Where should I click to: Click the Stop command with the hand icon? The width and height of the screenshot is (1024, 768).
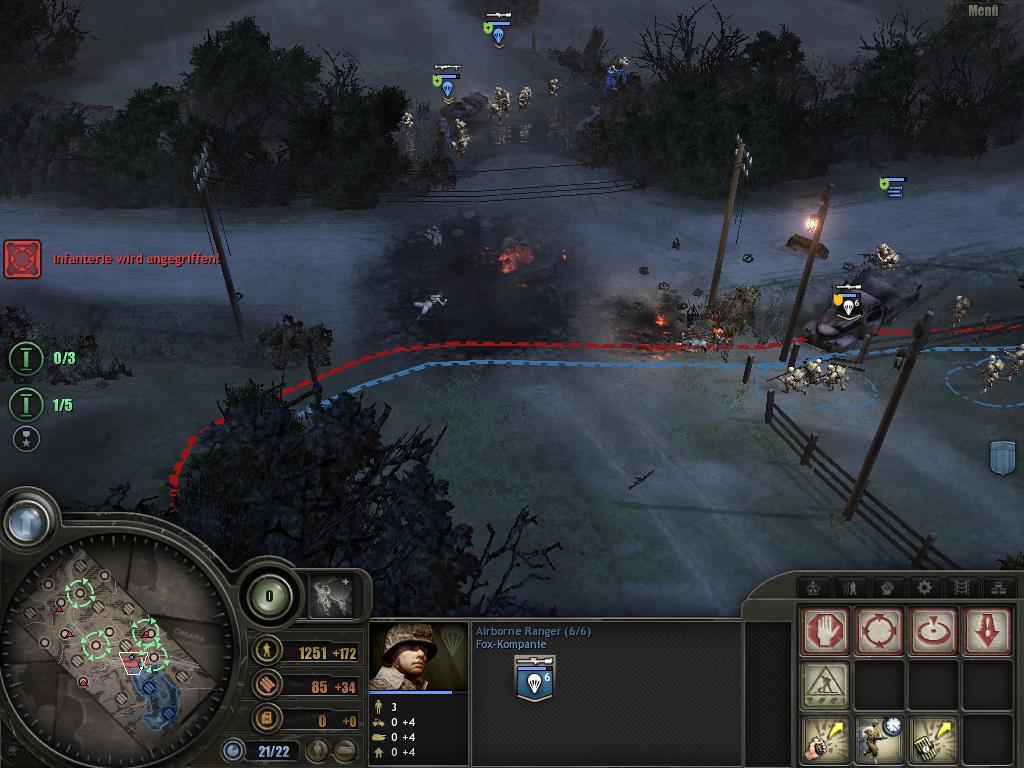[x=825, y=631]
